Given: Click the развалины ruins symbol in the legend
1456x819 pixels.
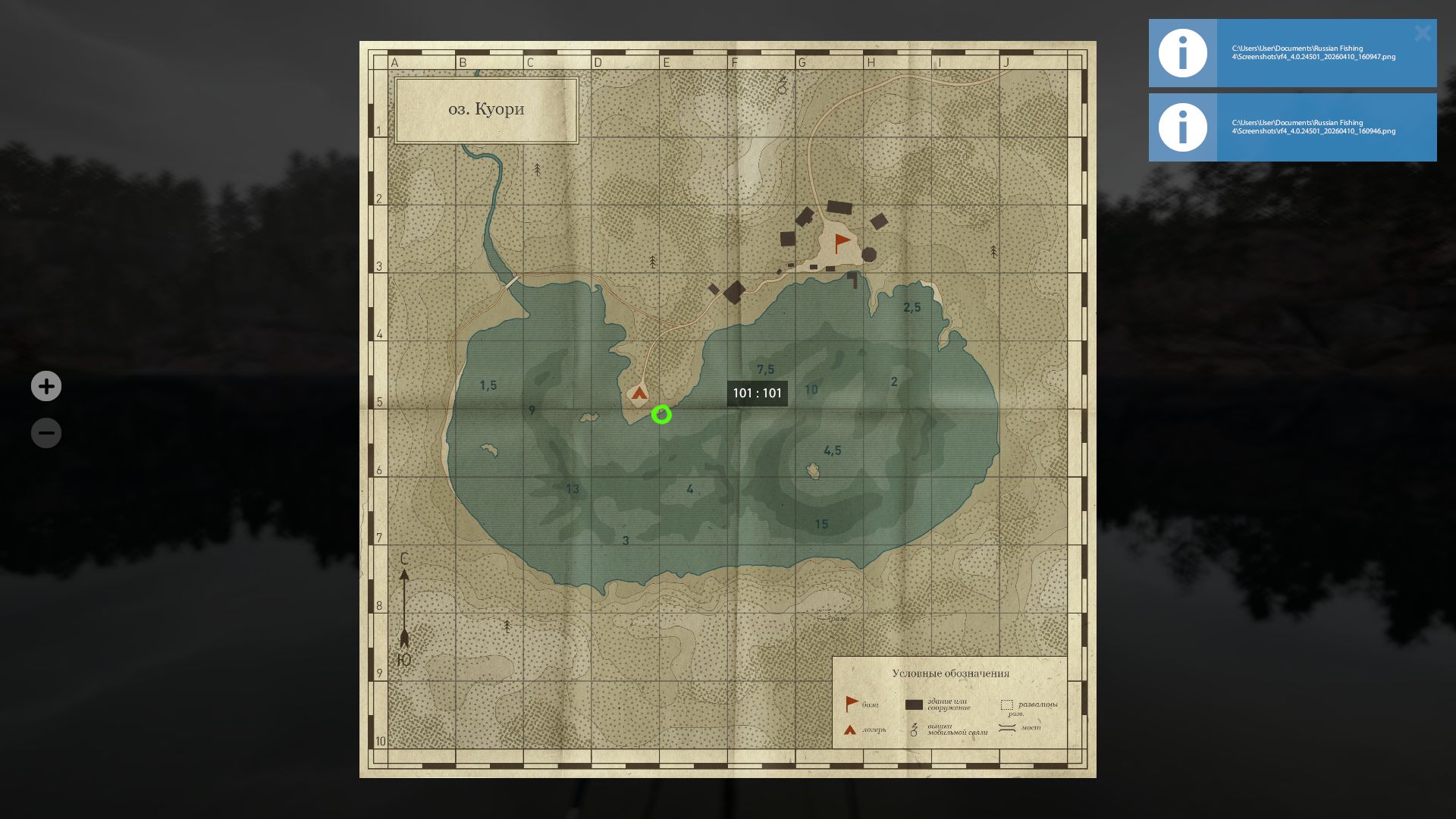Looking at the screenshot, I should 1007,704.
